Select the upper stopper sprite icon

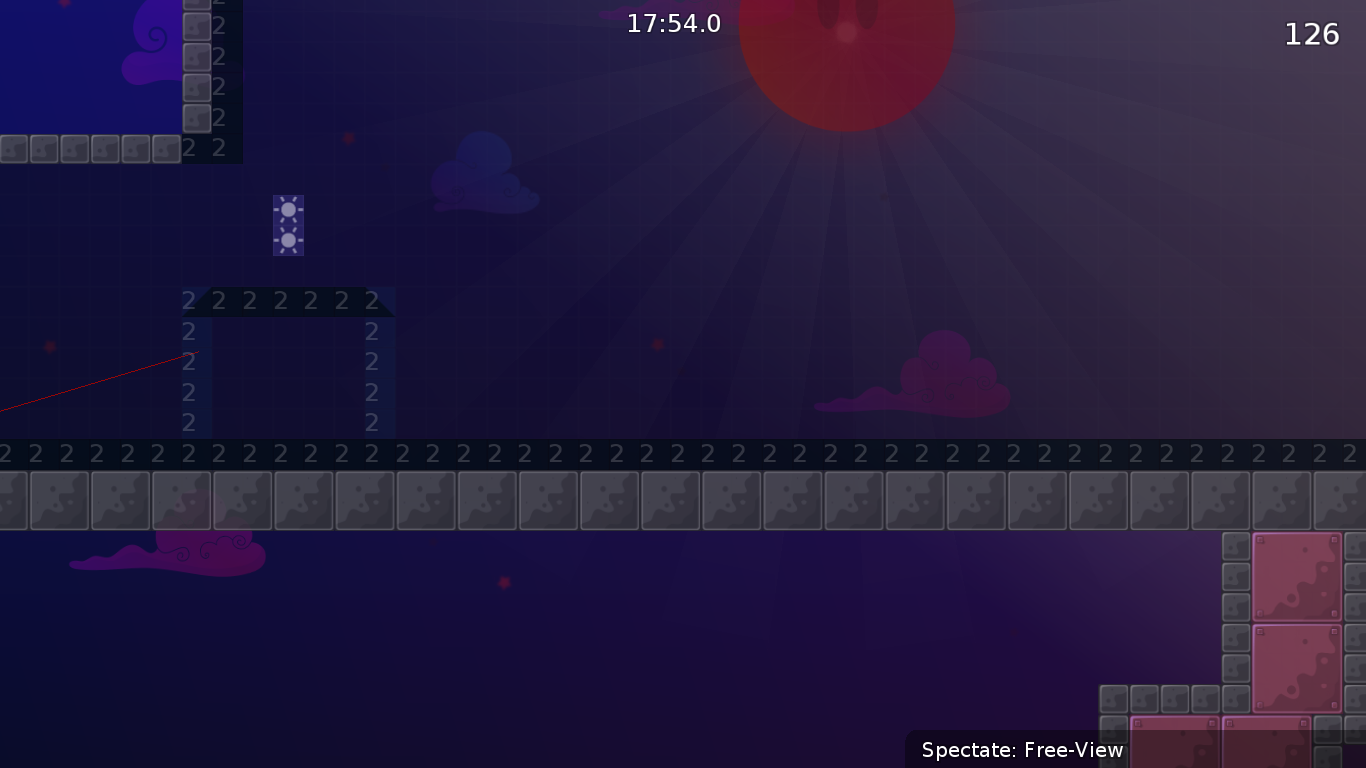289,209
